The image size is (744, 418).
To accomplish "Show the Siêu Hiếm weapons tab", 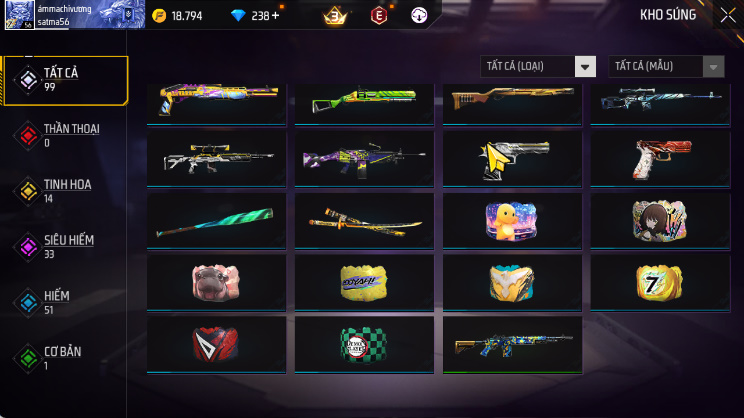I will [66, 246].
